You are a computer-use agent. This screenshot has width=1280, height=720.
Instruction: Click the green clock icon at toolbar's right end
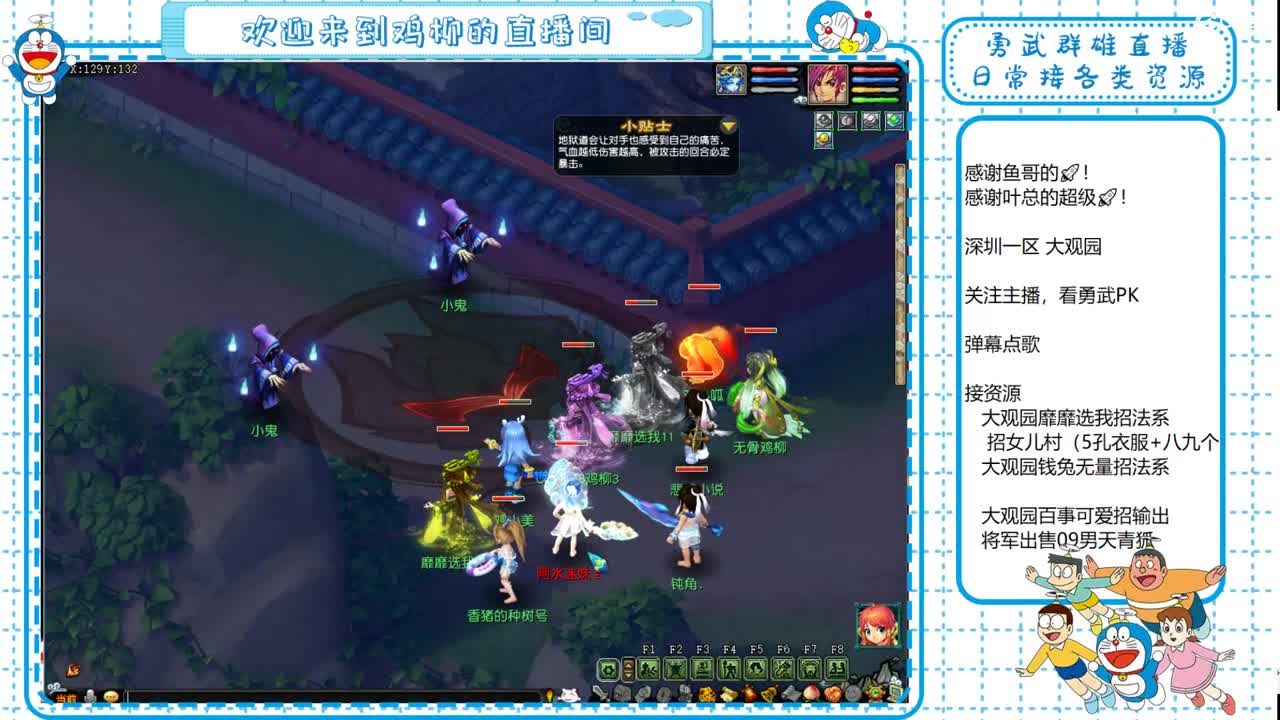point(875,693)
